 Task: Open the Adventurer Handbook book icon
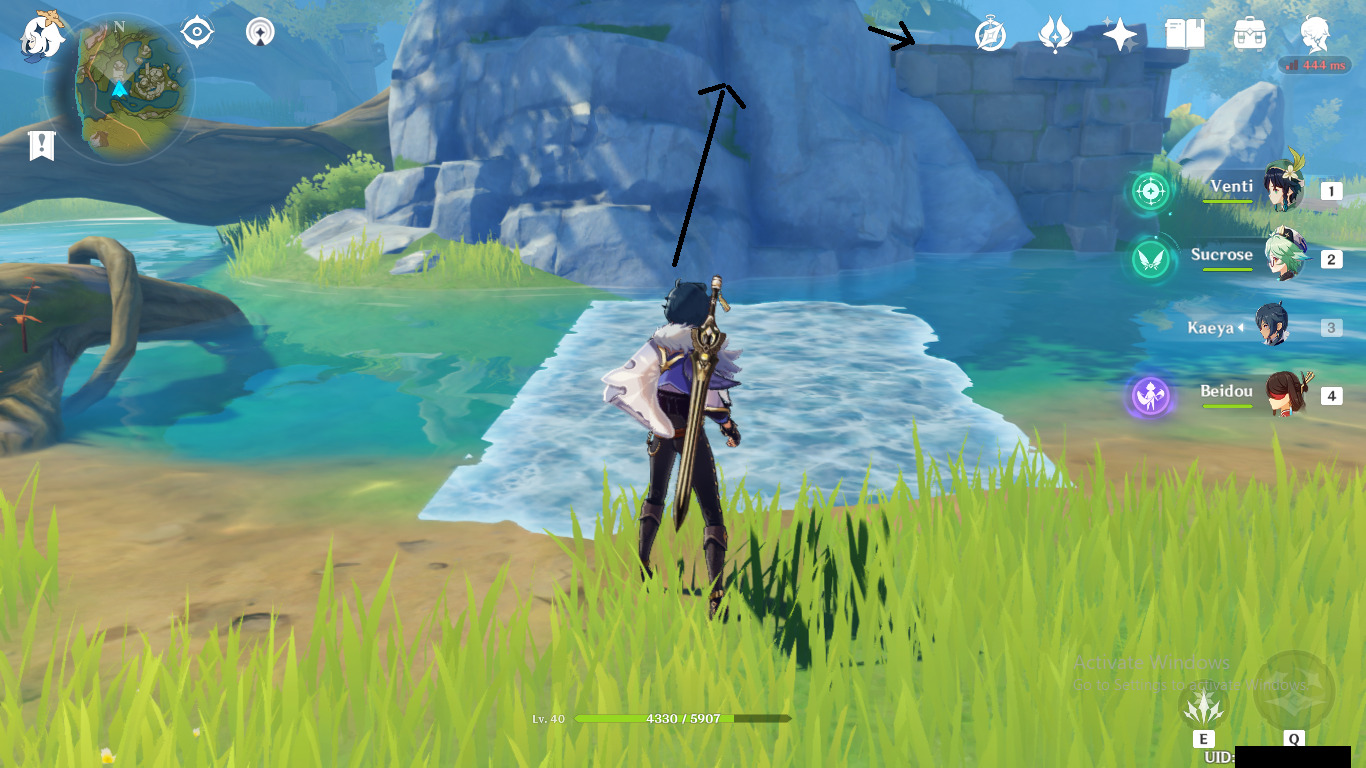[x=1184, y=36]
